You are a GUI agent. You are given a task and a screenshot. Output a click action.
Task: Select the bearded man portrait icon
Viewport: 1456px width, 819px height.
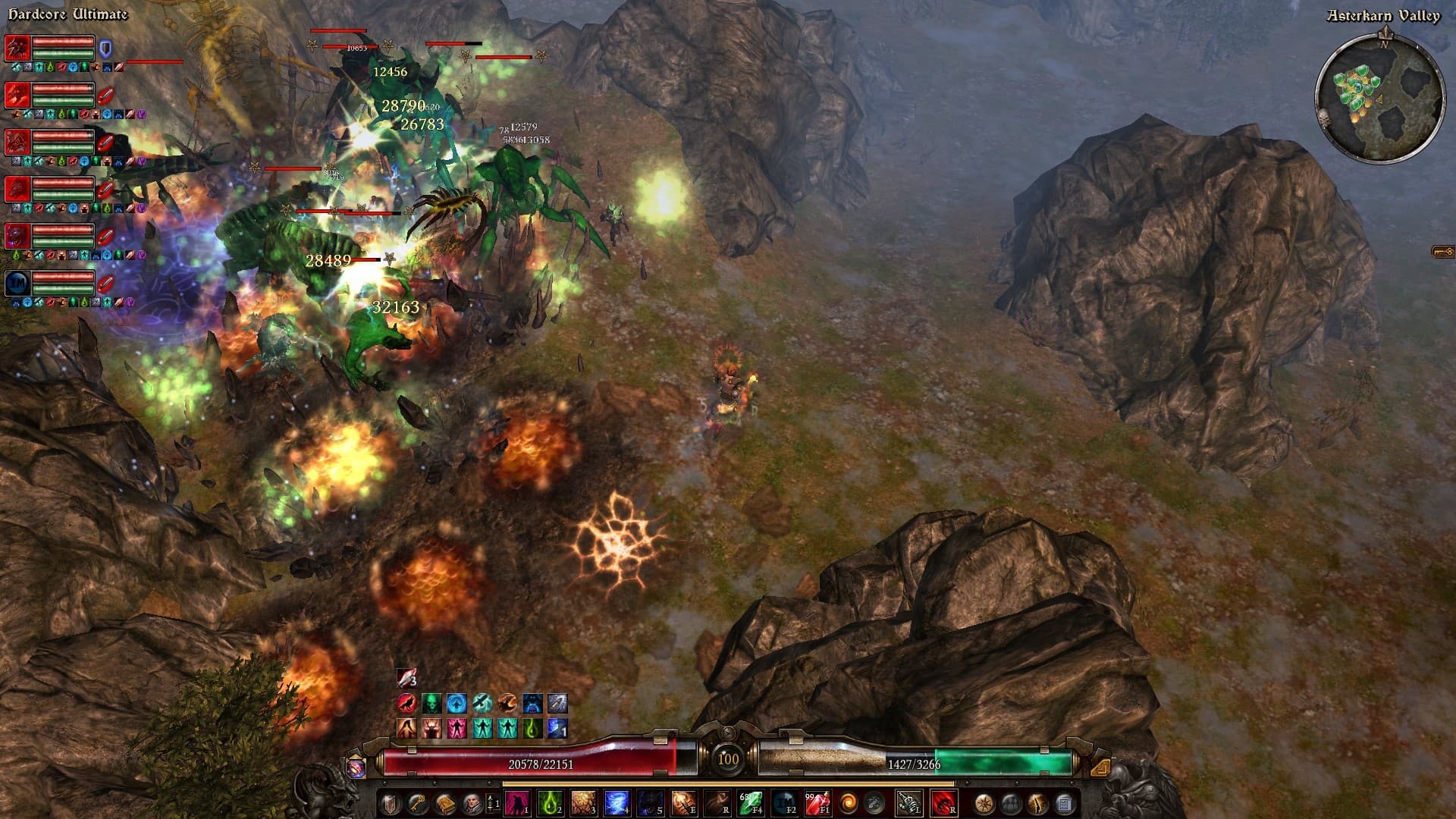(x=471, y=803)
